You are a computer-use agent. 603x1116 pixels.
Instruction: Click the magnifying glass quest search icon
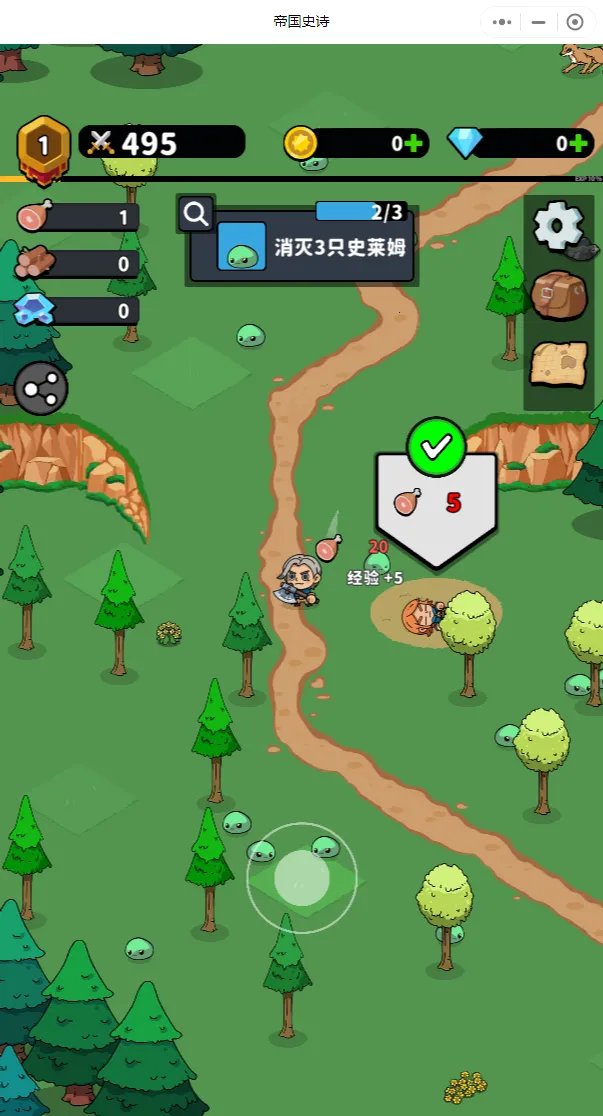pyautogui.click(x=196, y=213)
